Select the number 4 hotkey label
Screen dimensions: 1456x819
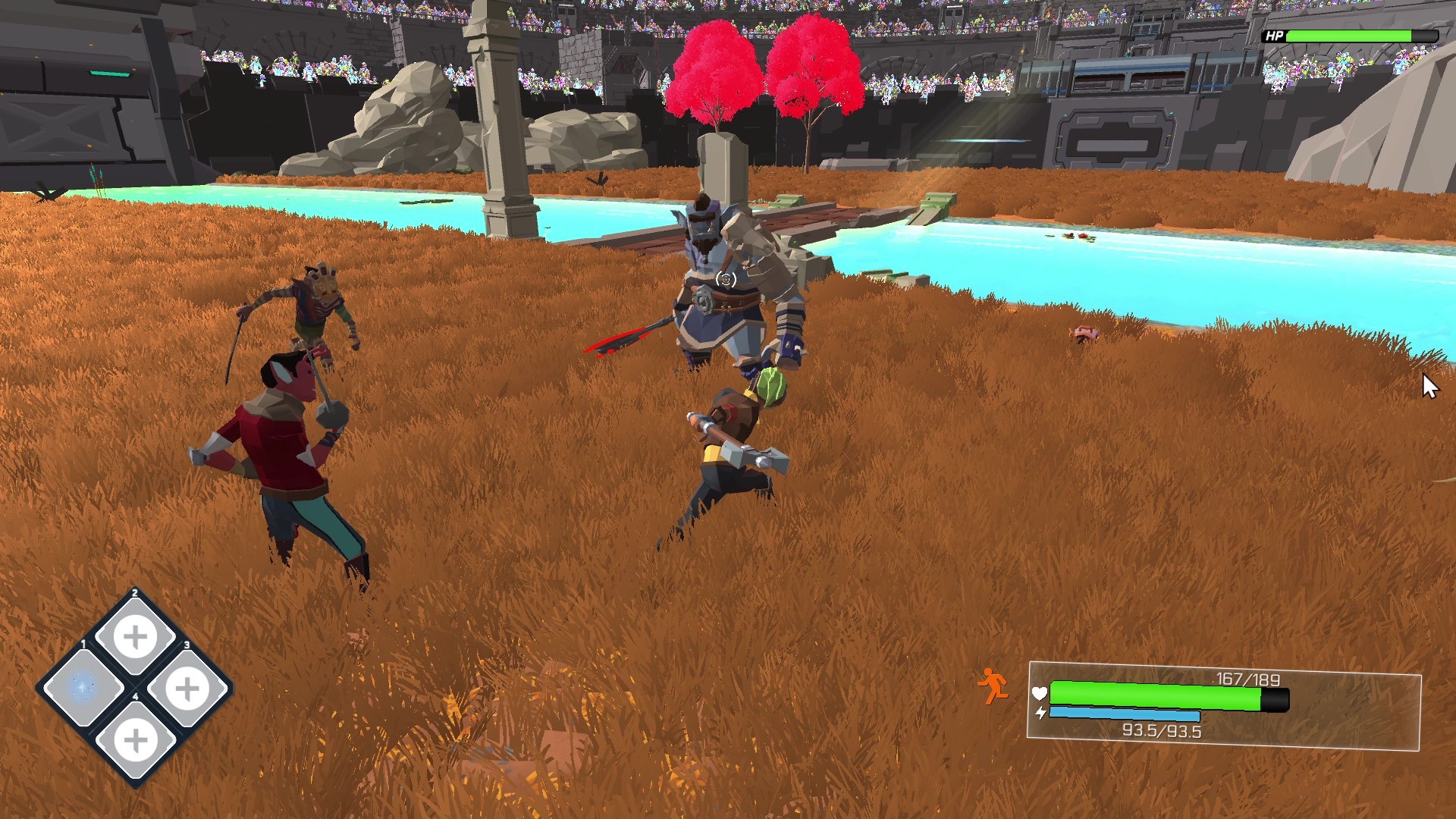coord(136,696)
